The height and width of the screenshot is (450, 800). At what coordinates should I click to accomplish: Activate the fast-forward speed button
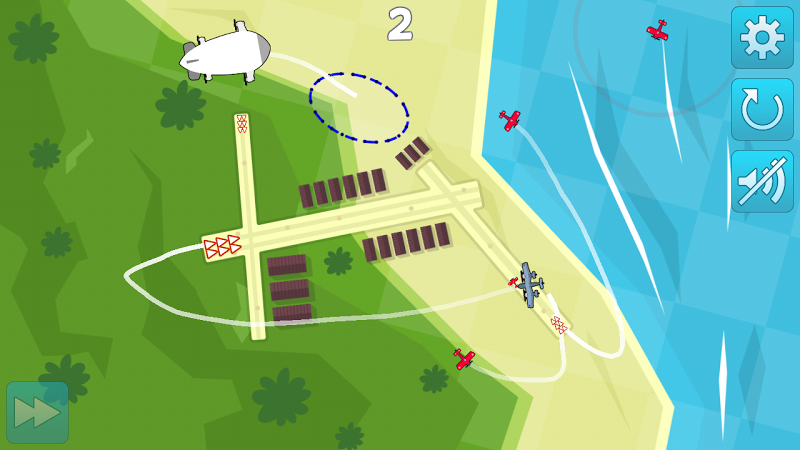click(38, 412)
